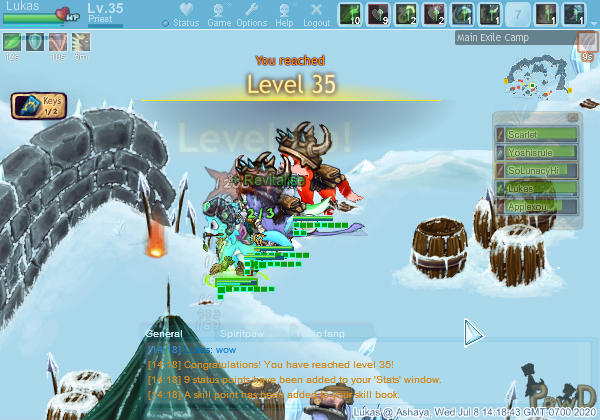
Task: Close the party list panel
Action: coord(573,118)
